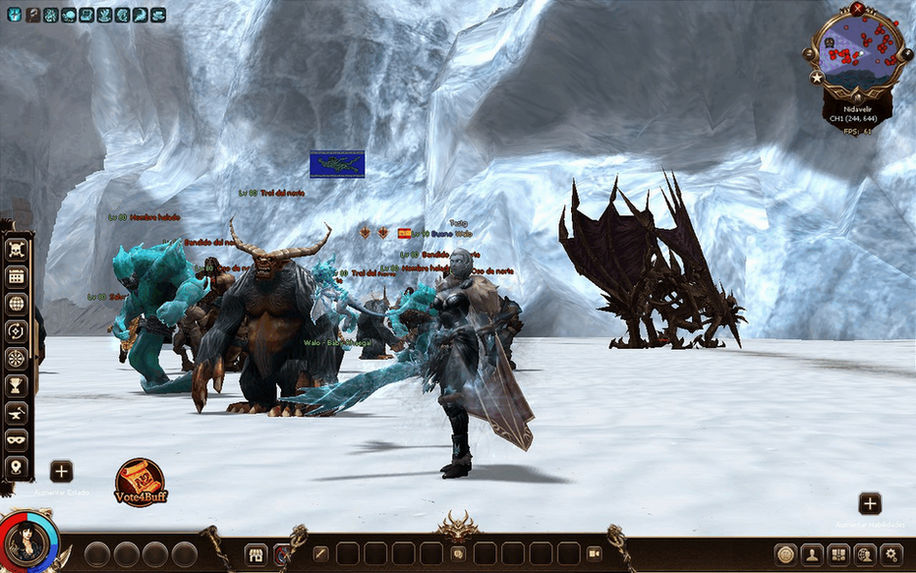Click the Aumentar Estado plus button
The image size is (916, 573).
click(61, 471)
